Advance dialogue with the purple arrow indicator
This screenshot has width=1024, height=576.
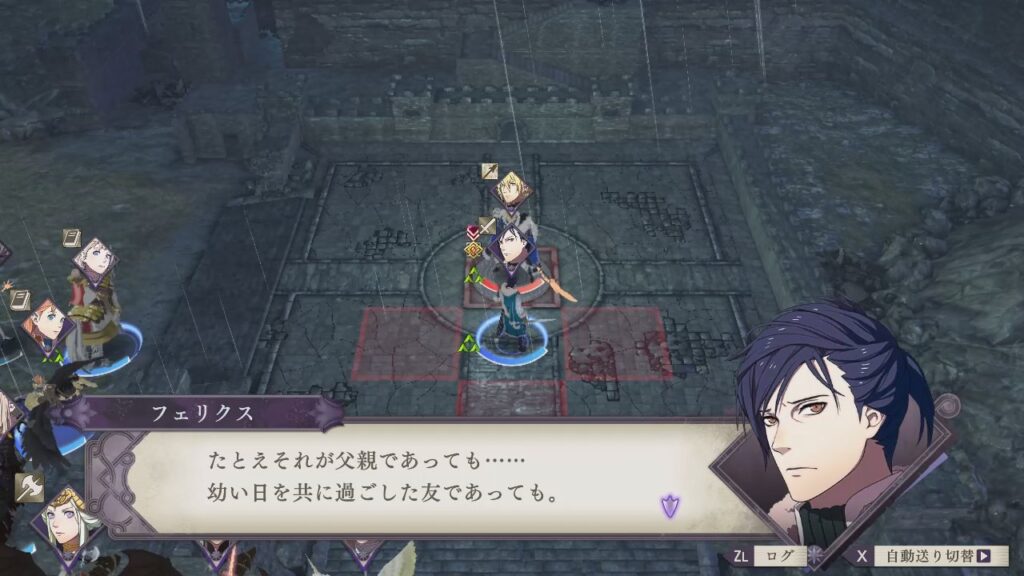[x=669, y=506]
